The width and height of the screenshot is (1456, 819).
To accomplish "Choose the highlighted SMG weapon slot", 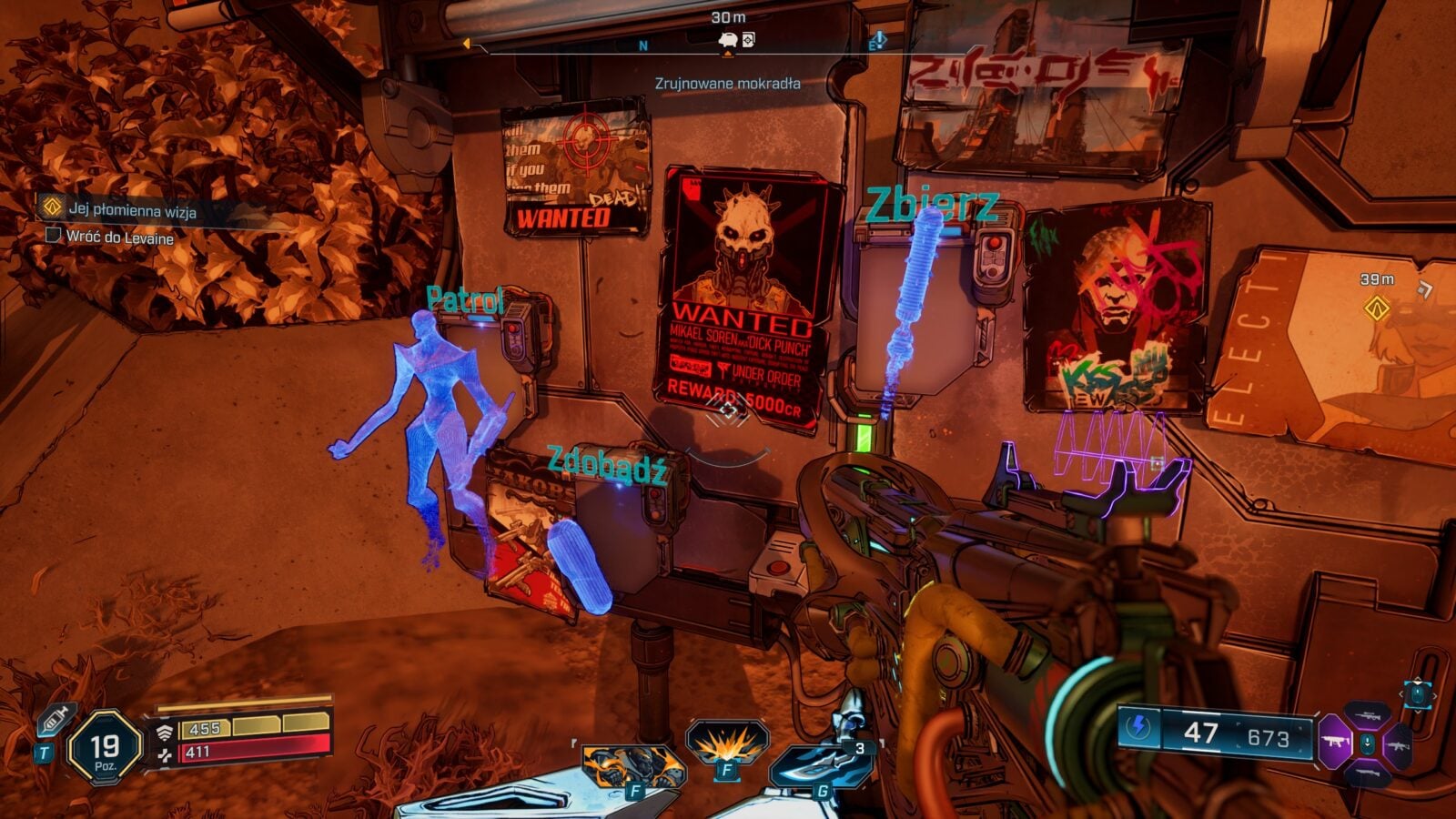I will [1336, 743].
